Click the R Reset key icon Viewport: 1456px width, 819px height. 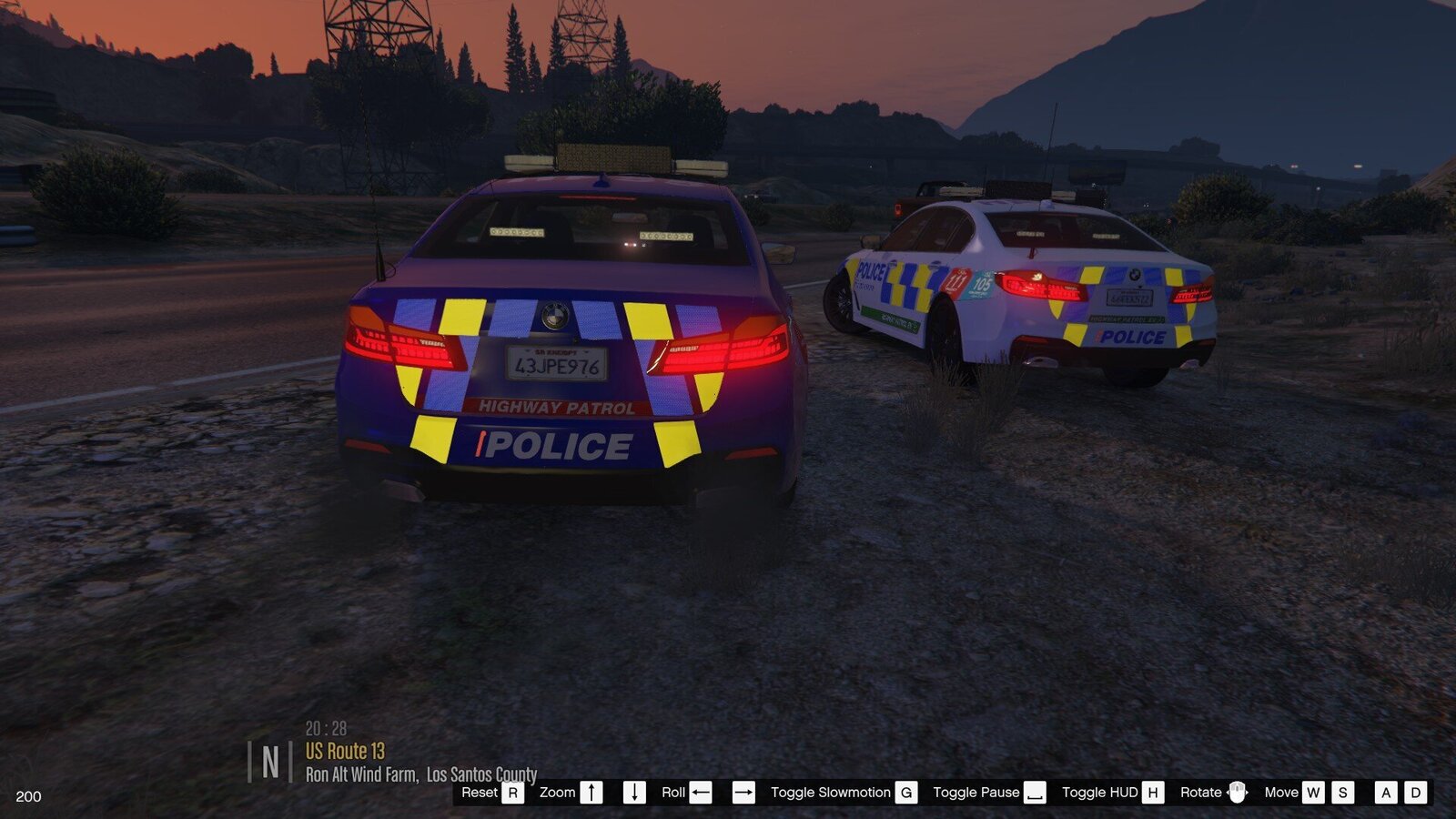click(x=513, y=793)
